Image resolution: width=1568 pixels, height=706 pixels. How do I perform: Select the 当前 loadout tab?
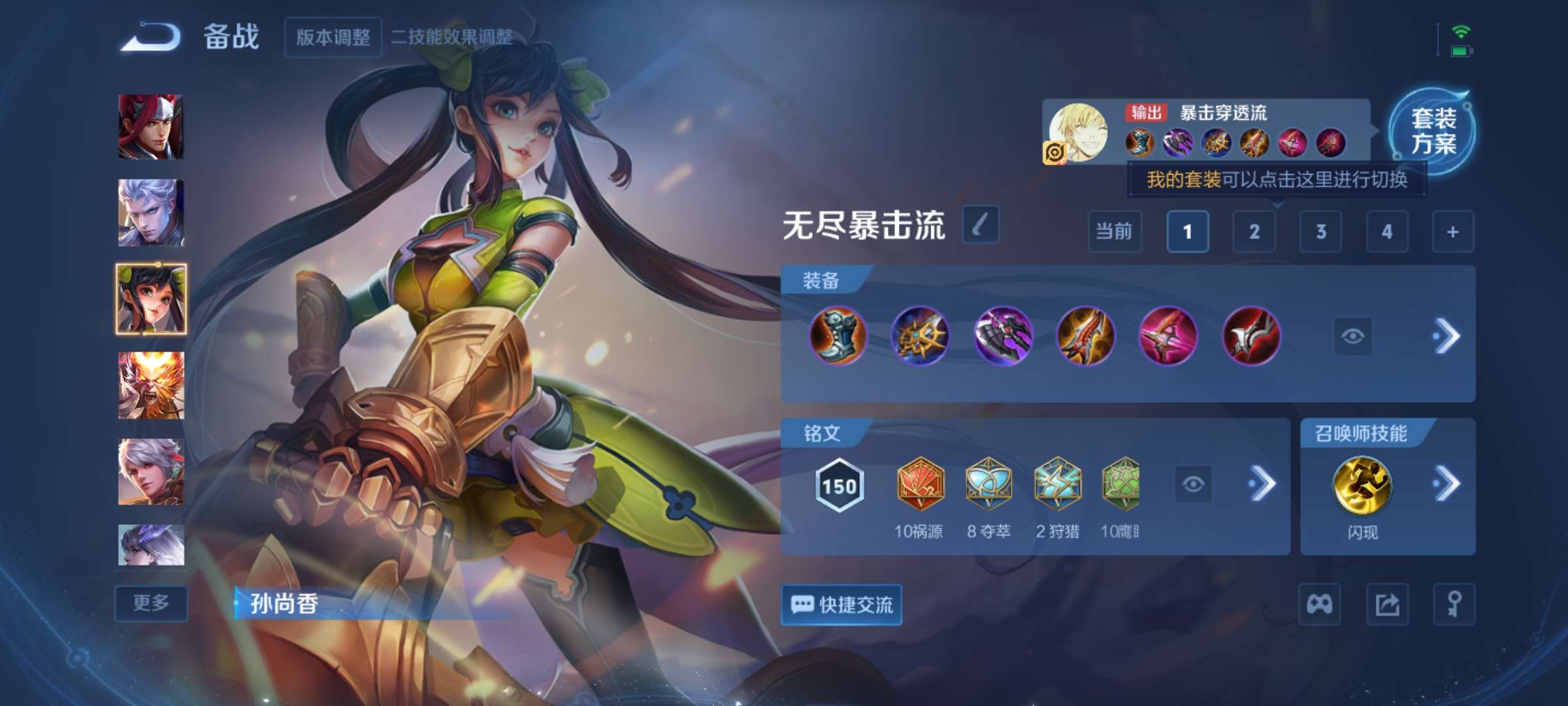point(1114,232)
